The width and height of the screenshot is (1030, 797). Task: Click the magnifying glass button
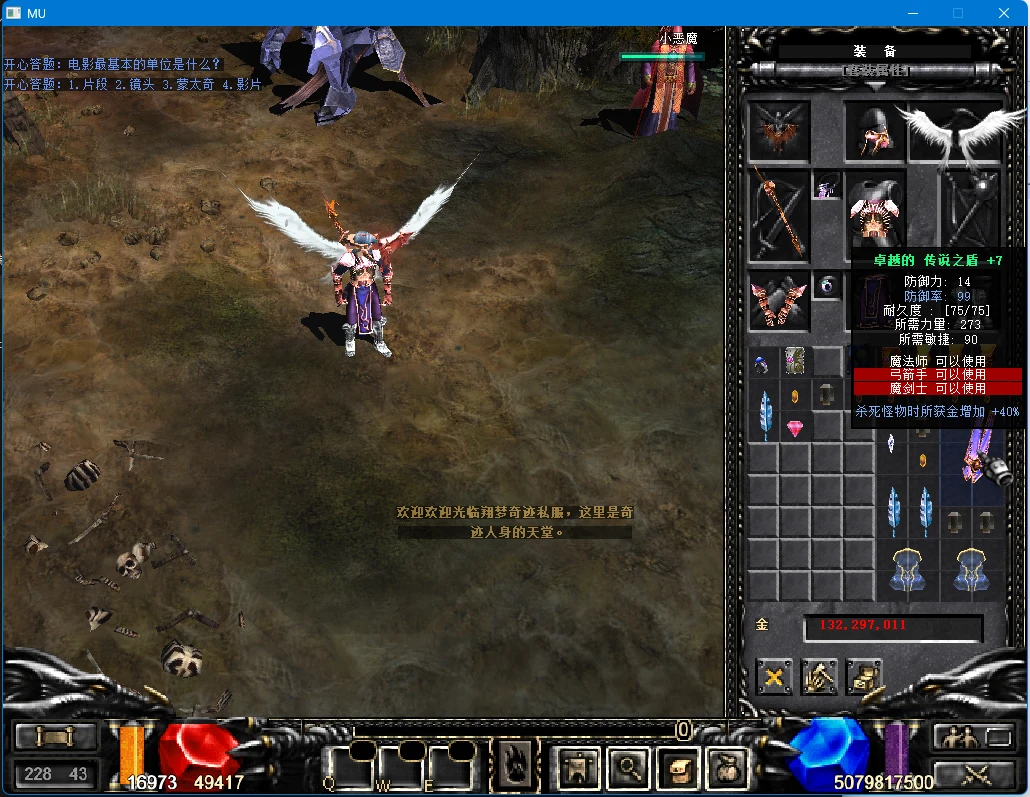tap(629, 767)
